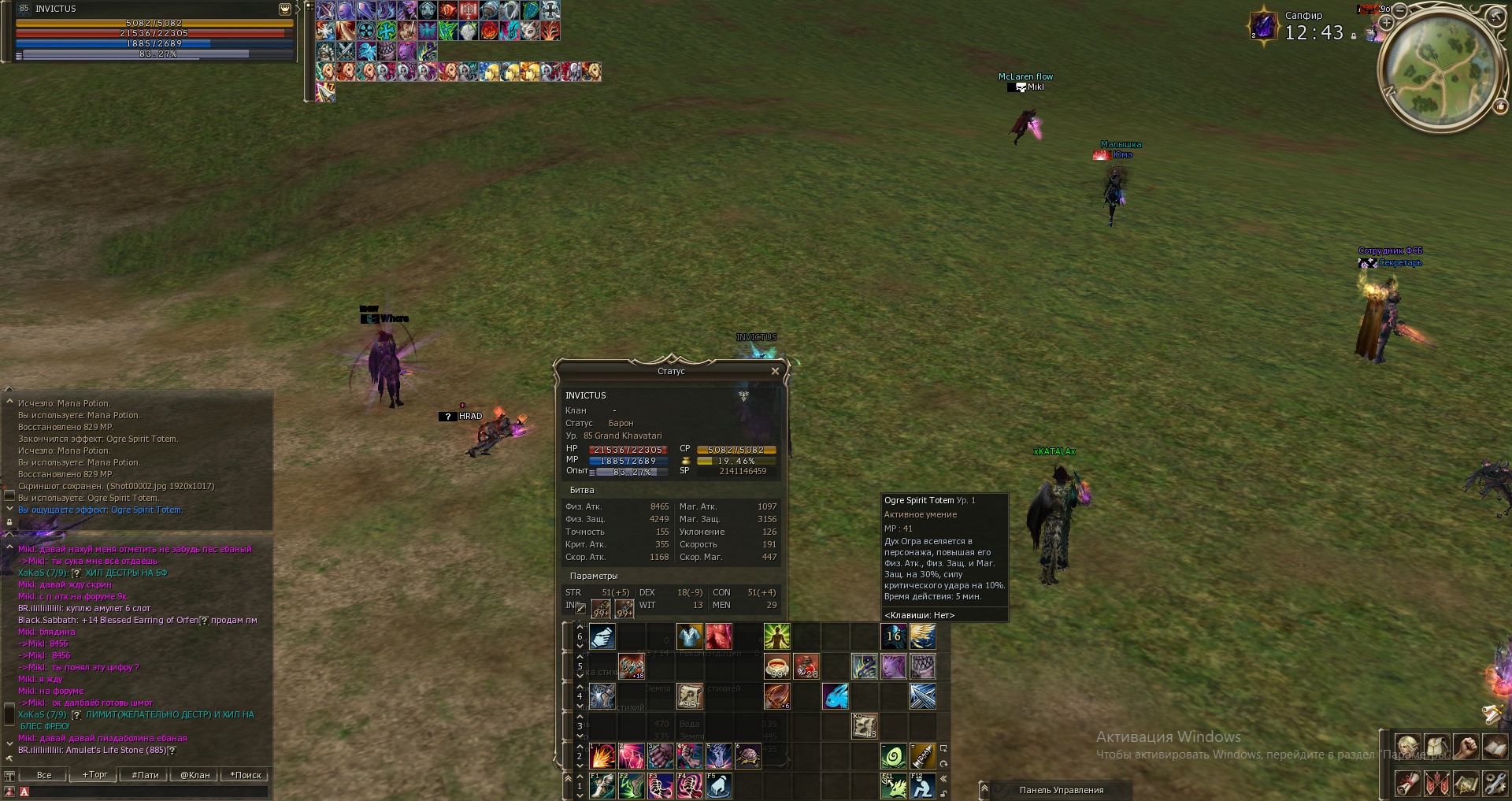Zoom out the minimap with minus button

[x=1400, y=10]
